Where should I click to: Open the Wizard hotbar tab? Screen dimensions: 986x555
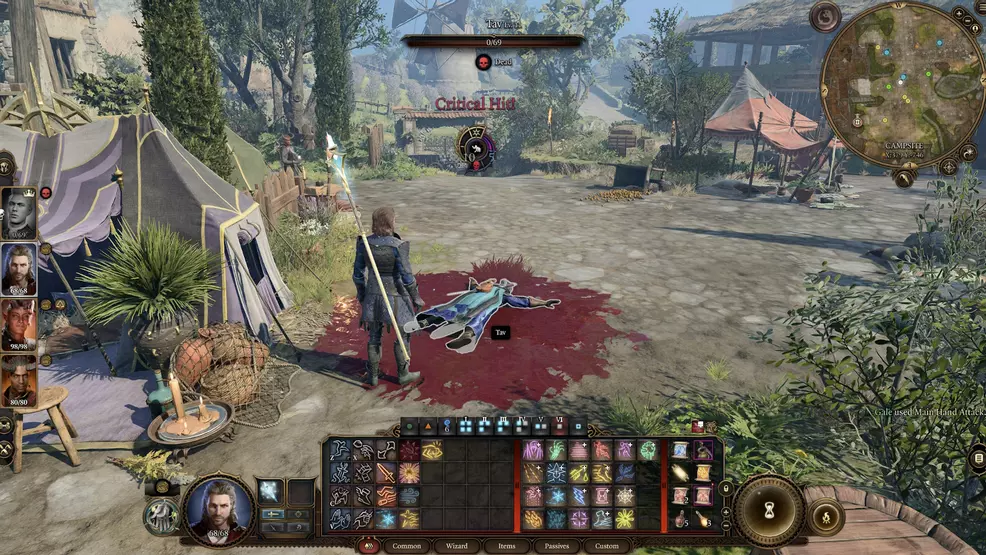(458, 546)
